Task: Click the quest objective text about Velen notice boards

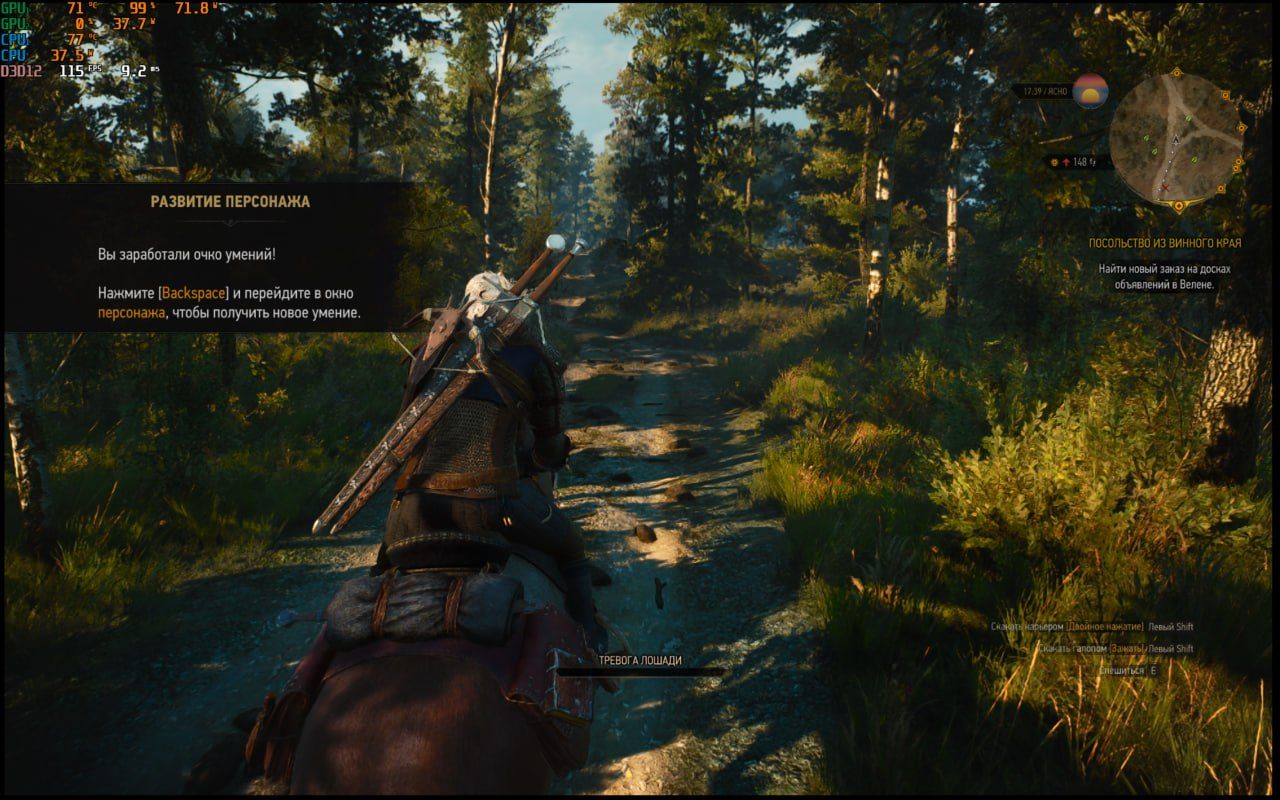Action: (1165, 277)
